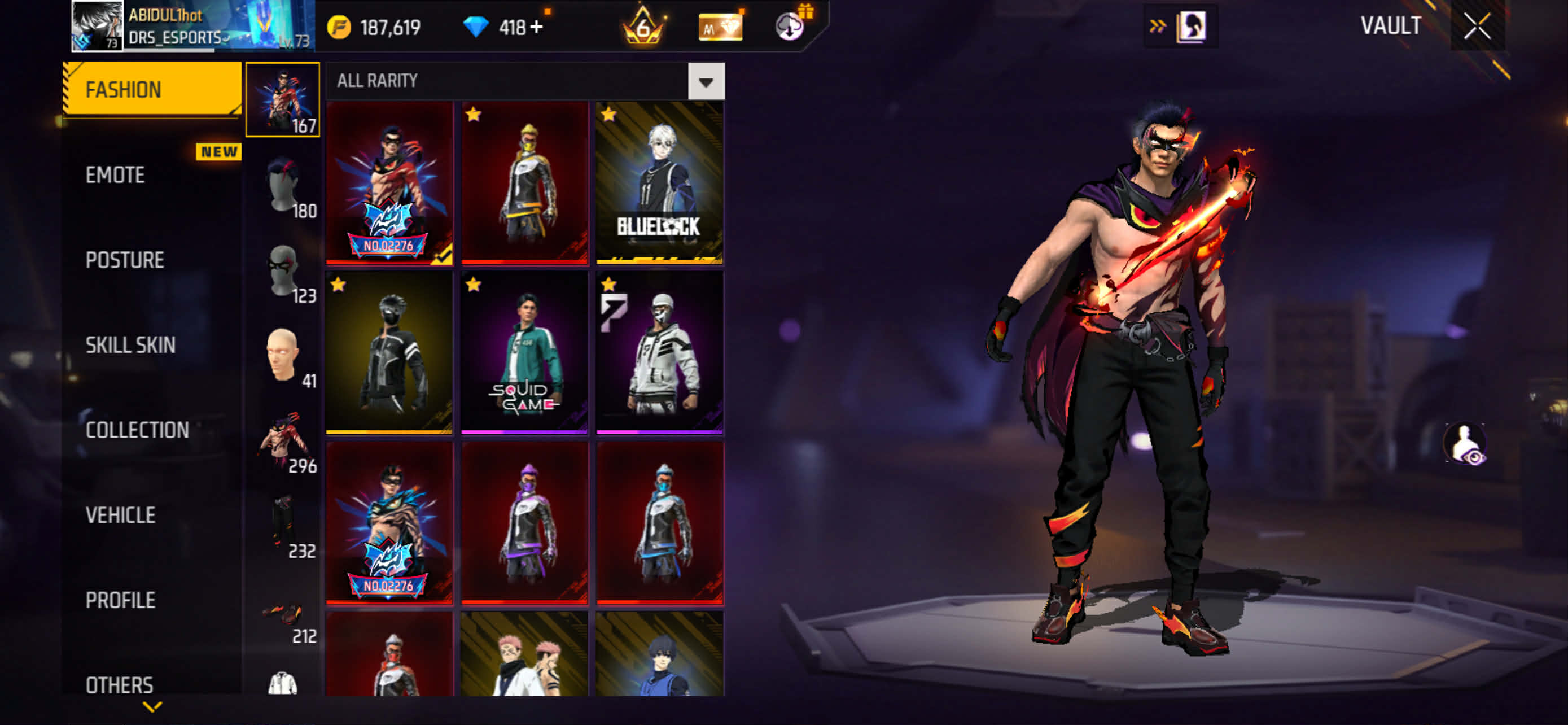This screenshot has width=1568, height=725.
Task: Switch to the Vehicle category
Action: click(x=121, y=516)
